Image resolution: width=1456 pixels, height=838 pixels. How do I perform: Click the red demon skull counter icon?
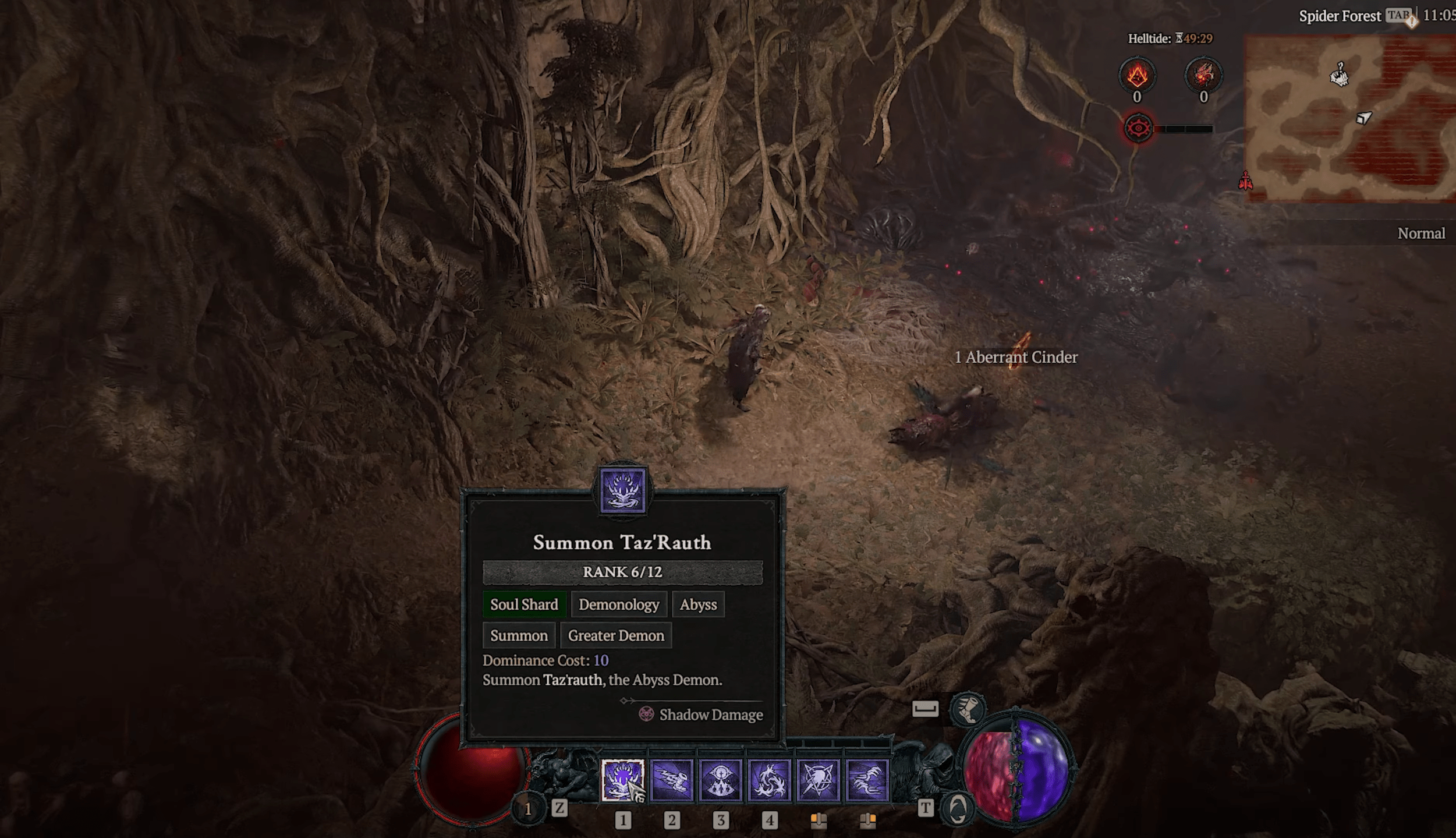click(1203, 75)
